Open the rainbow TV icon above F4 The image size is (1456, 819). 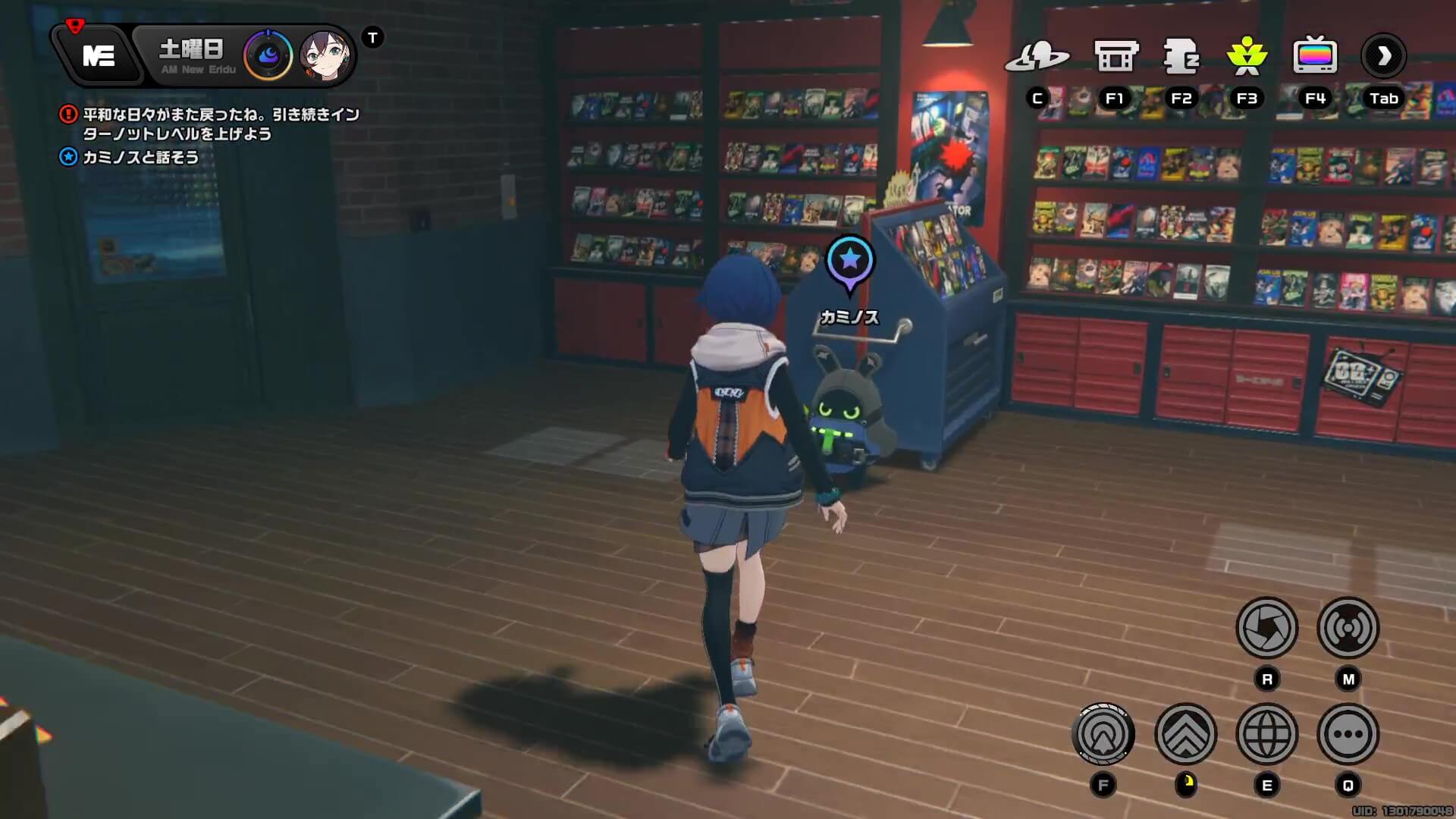[1315, 55]
